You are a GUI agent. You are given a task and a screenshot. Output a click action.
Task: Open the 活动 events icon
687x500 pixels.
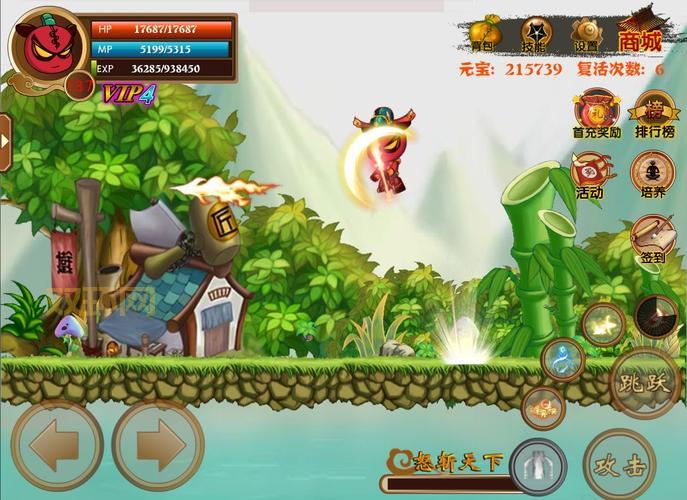[x=590, y=173]
